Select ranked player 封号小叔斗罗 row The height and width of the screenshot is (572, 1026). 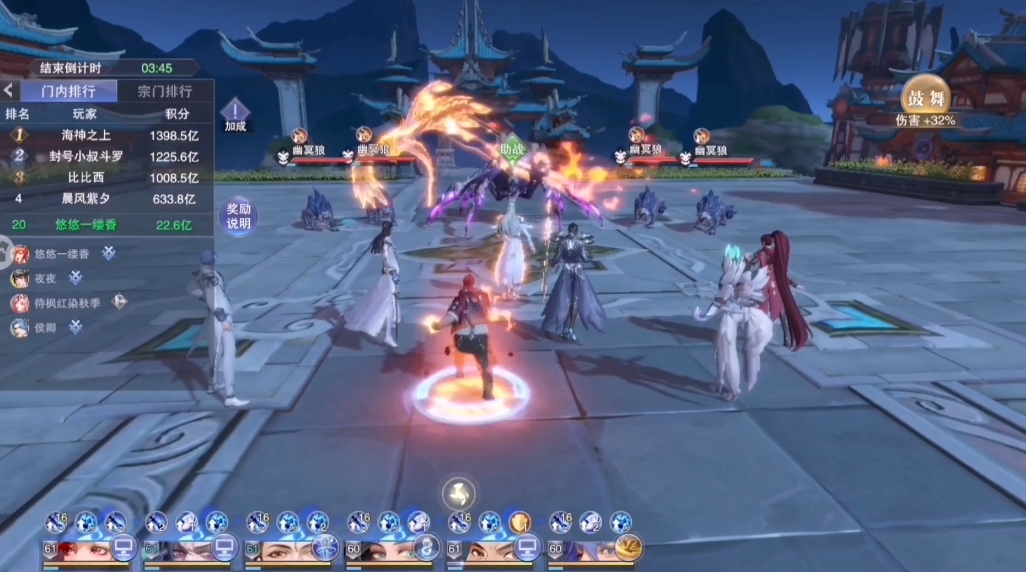pyautogui.click(x=107, y=156)
